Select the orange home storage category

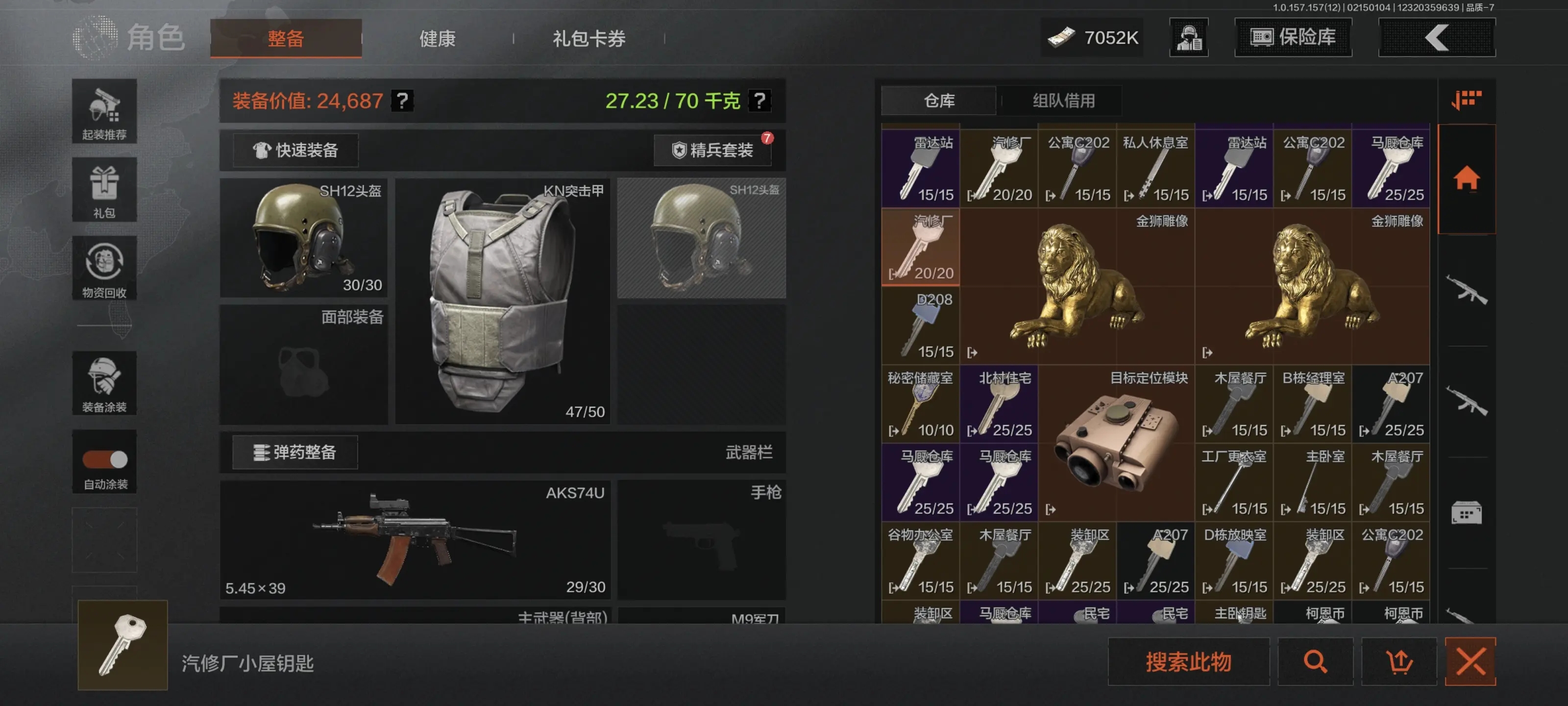click(1466, 178)
